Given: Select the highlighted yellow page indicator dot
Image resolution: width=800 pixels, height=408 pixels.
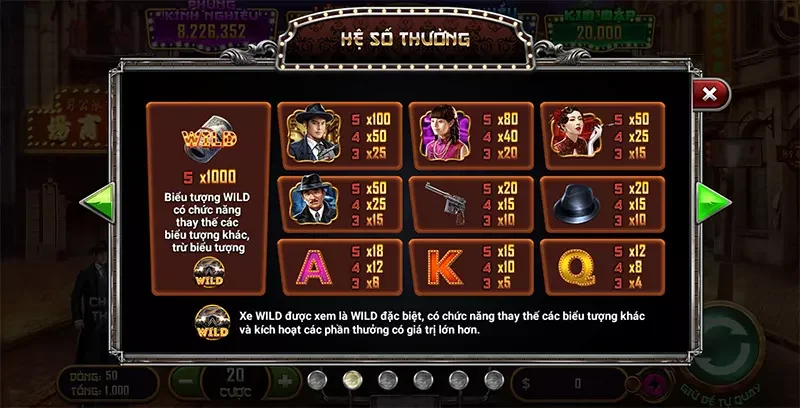Looking at the screenshot, I should point(352,380).
